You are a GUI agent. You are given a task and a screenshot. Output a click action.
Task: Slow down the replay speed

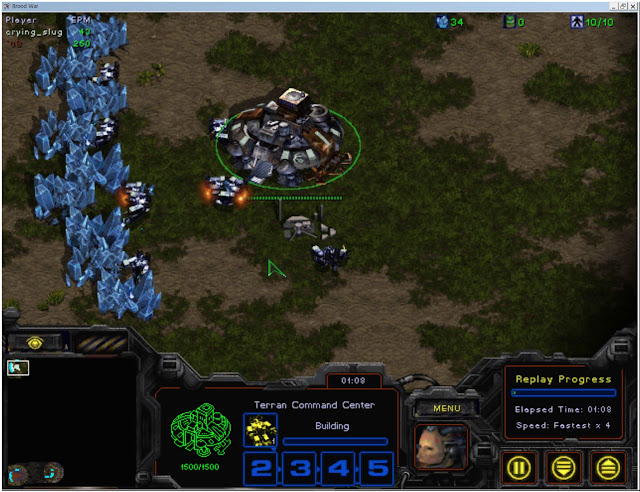click(566, 467)
